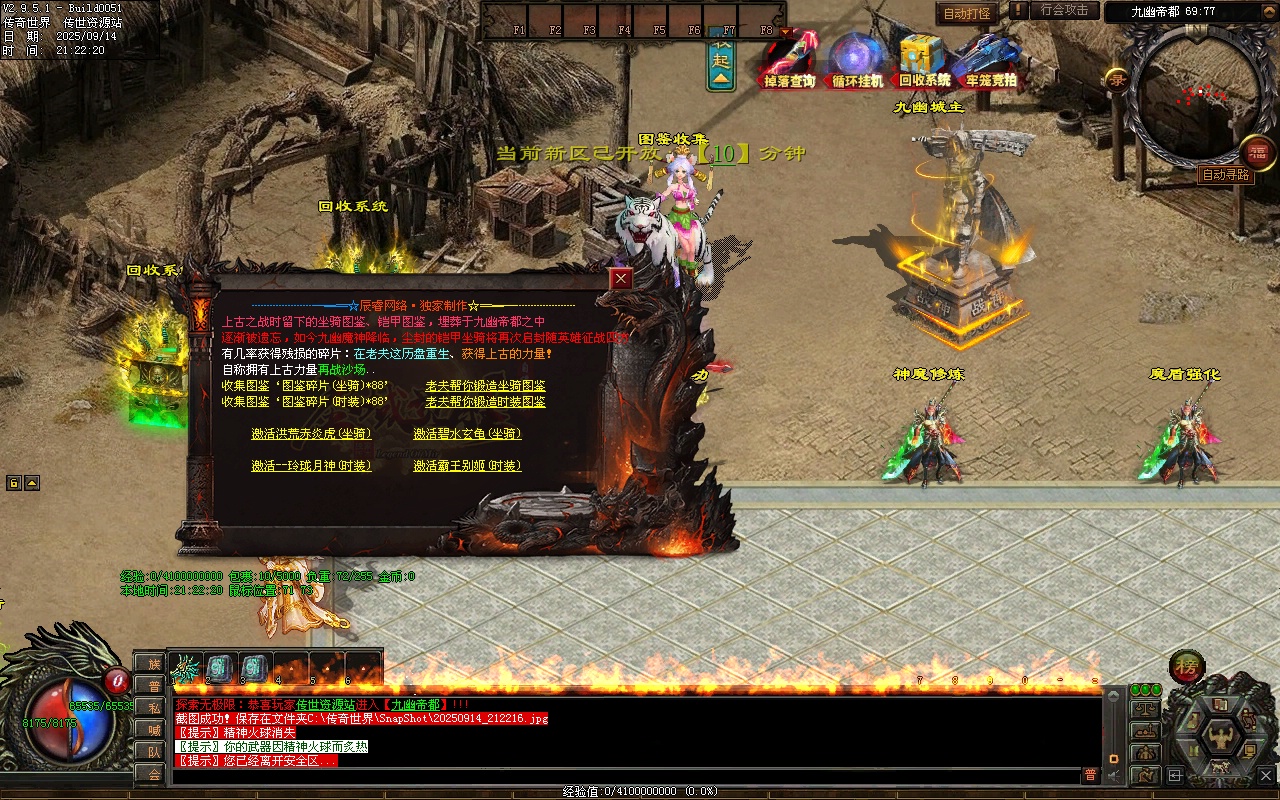Image resolution: width=1280 pixels, height=800 pixels.
Task: Switch chat to 私 private channel
Action: (x=153, y=708)
